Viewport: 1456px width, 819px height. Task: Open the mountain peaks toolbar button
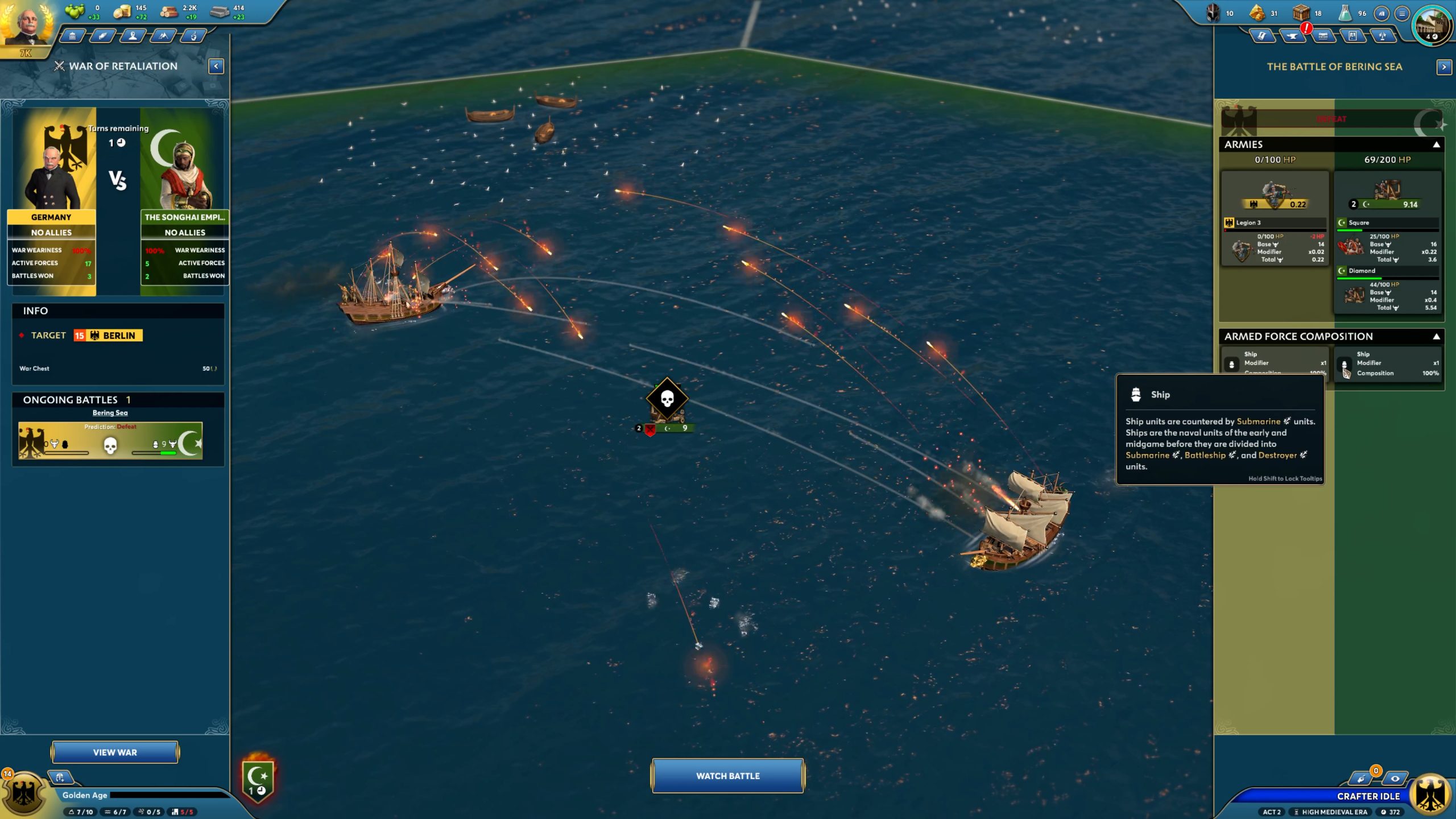[163, 36]
